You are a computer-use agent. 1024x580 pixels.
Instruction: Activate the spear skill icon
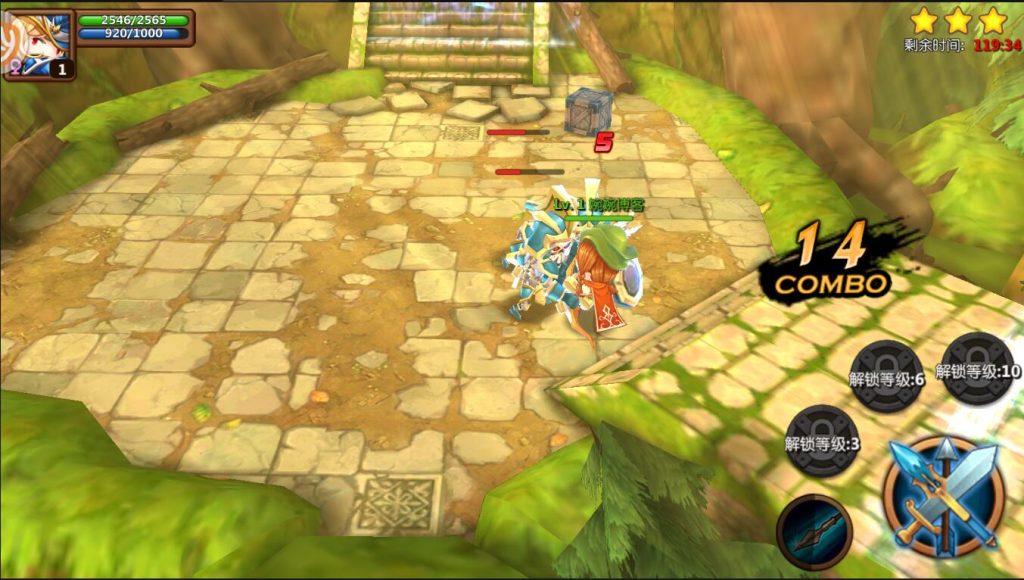(x=814, y=531)
